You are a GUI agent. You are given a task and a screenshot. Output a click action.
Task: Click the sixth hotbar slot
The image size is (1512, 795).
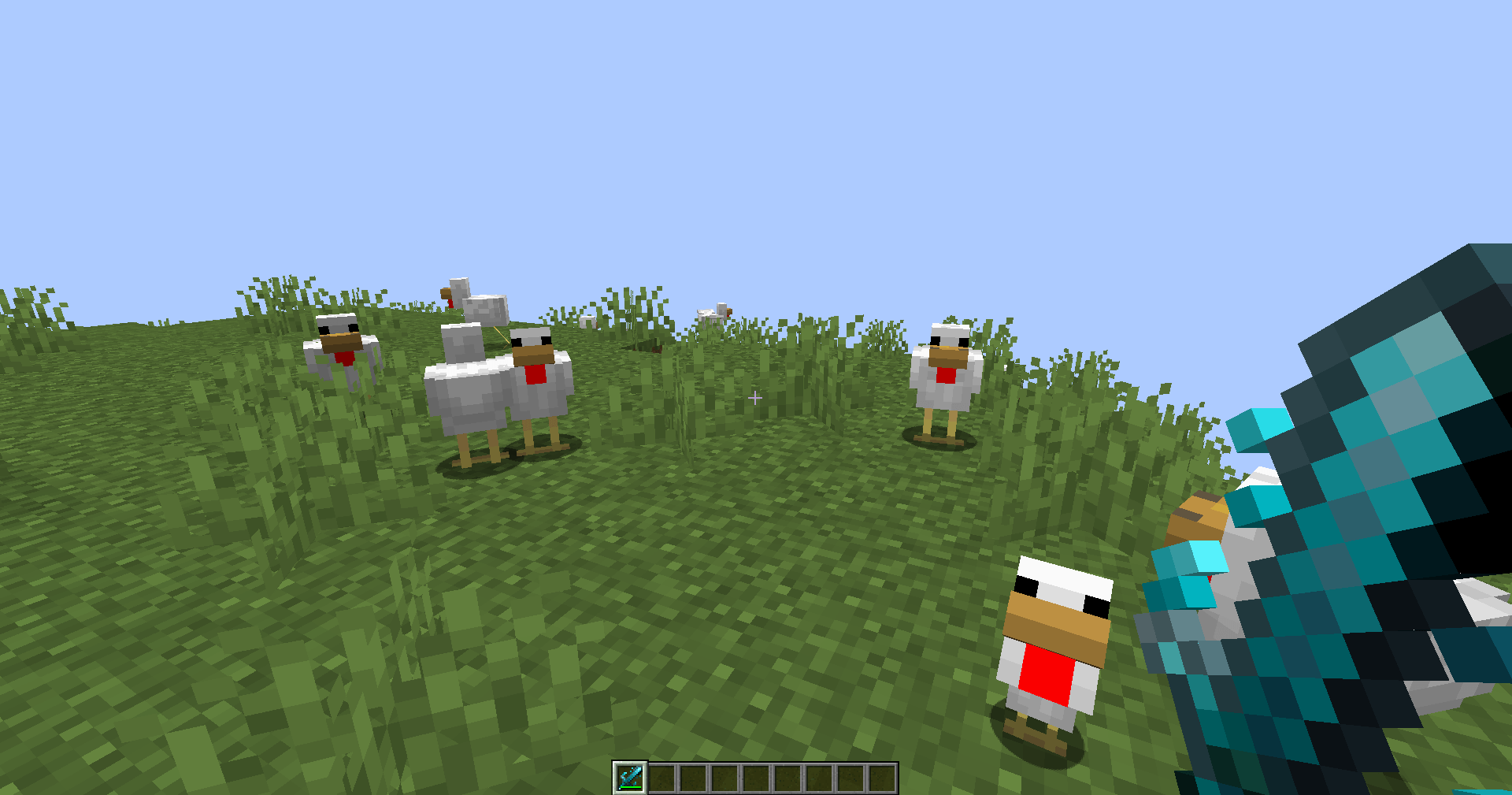[x=787, y=778]
